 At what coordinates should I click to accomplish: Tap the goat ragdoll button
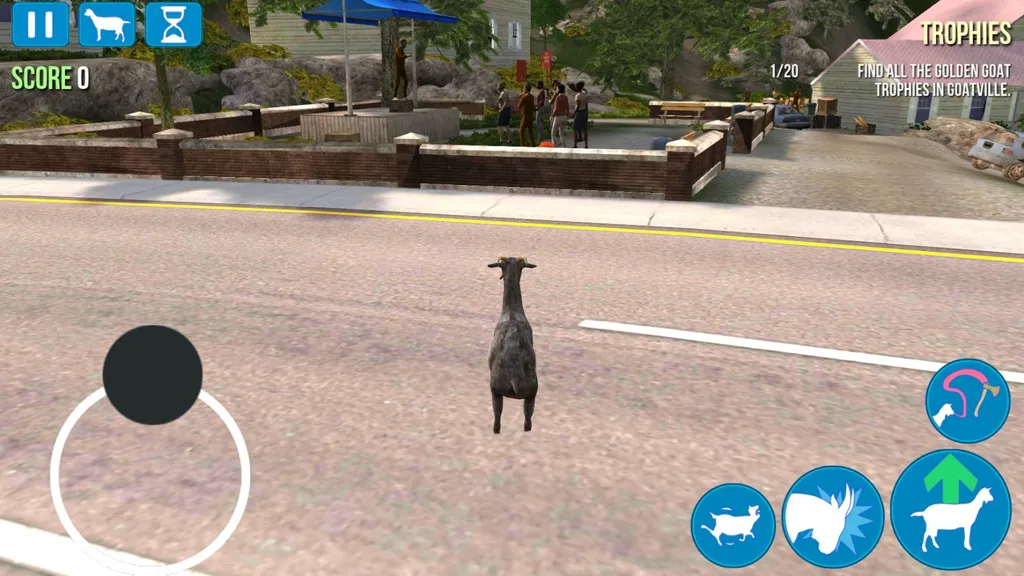[x=733, y=525]
